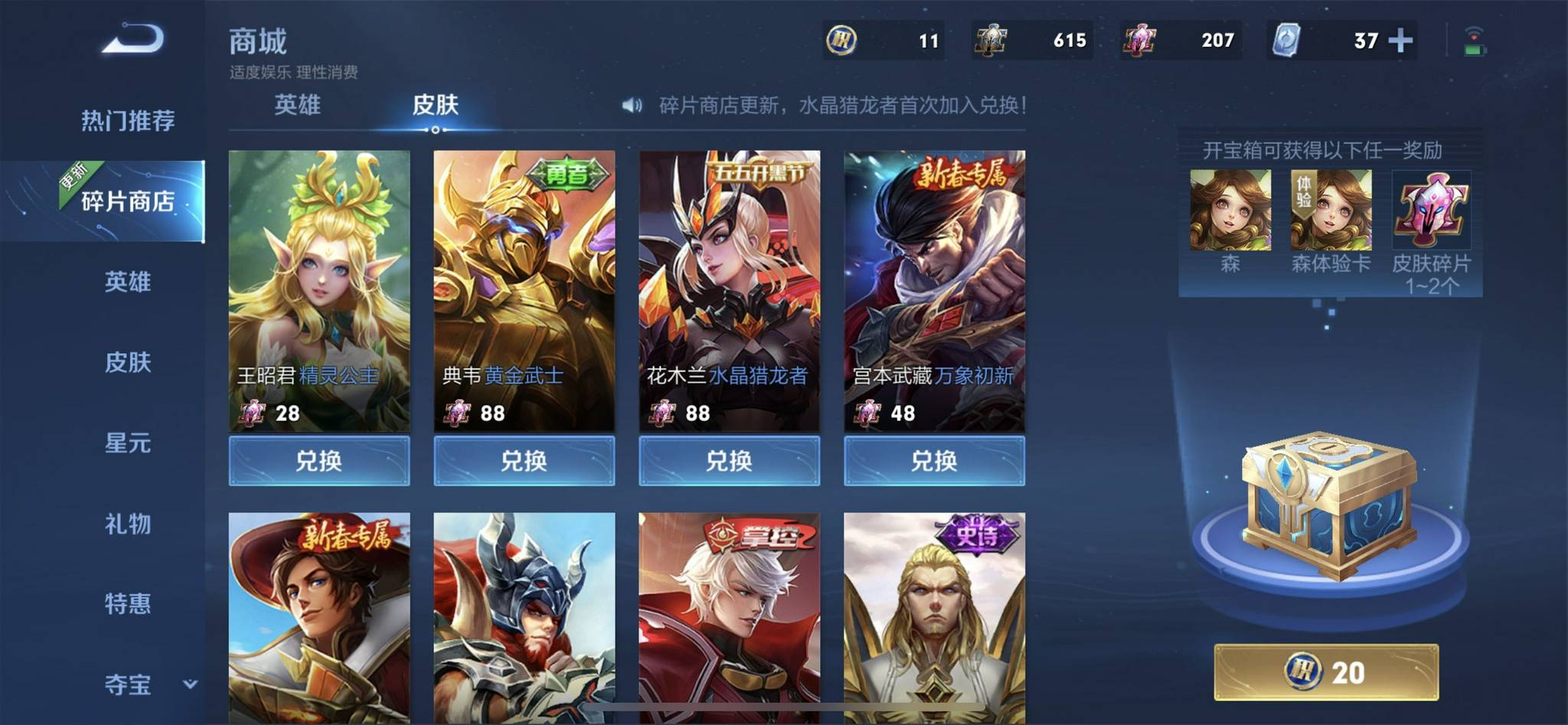Switch to the 皮肤 tab at top
Viewport: 1568px width, 725px height.
coord(435,105)
